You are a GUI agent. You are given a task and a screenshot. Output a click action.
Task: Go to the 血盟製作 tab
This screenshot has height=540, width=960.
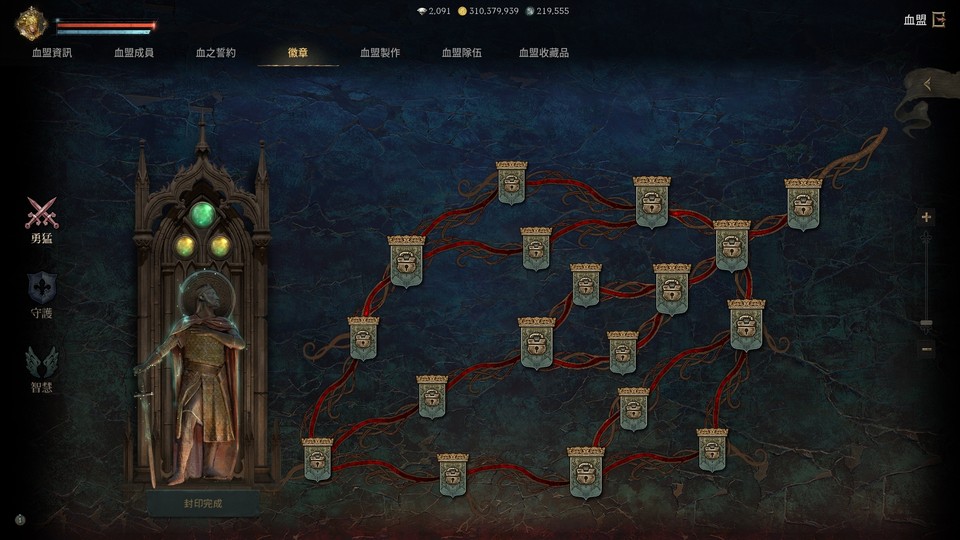point(380,52)
